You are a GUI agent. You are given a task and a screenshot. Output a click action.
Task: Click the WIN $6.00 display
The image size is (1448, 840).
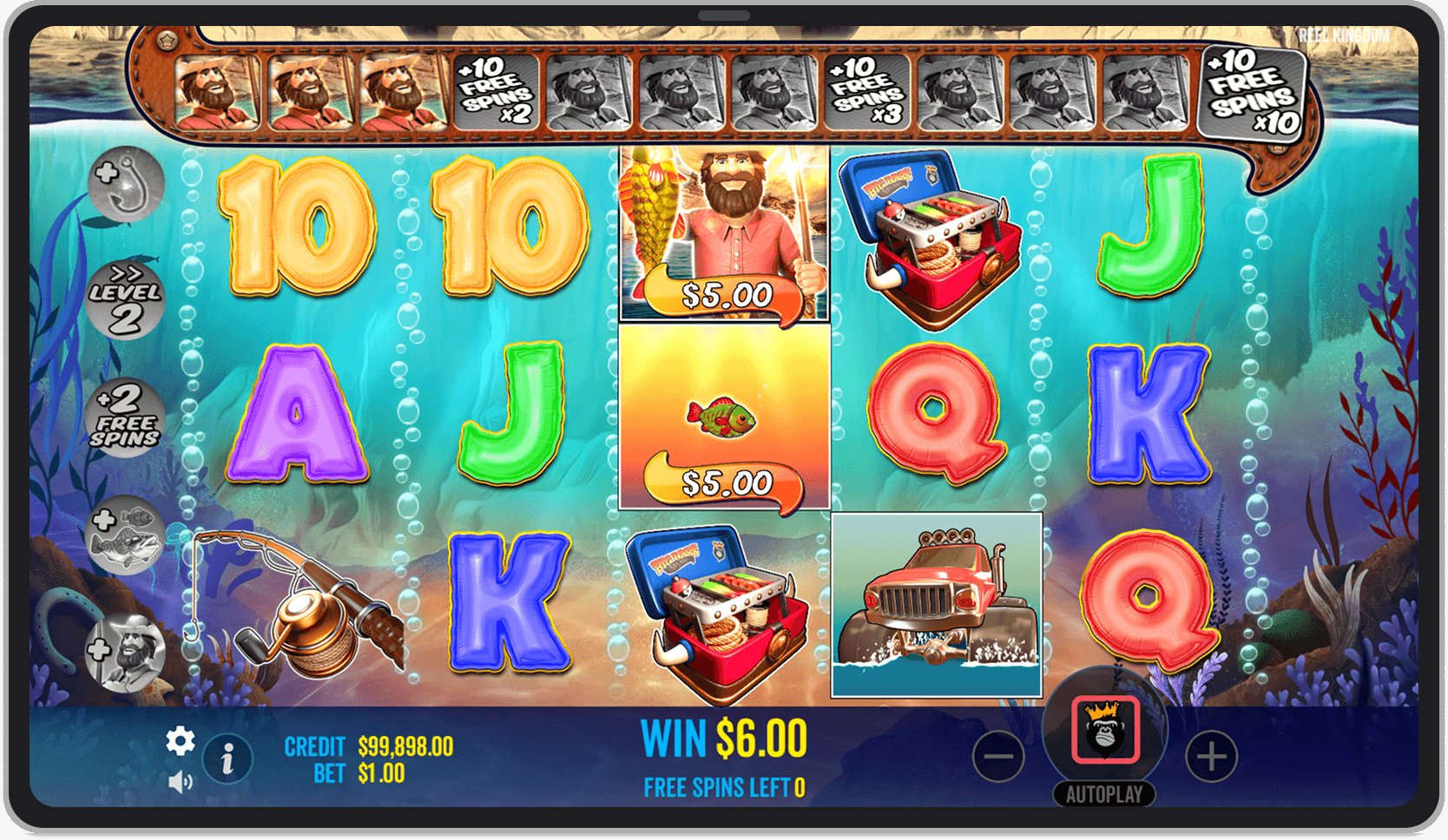coord(723,735)
